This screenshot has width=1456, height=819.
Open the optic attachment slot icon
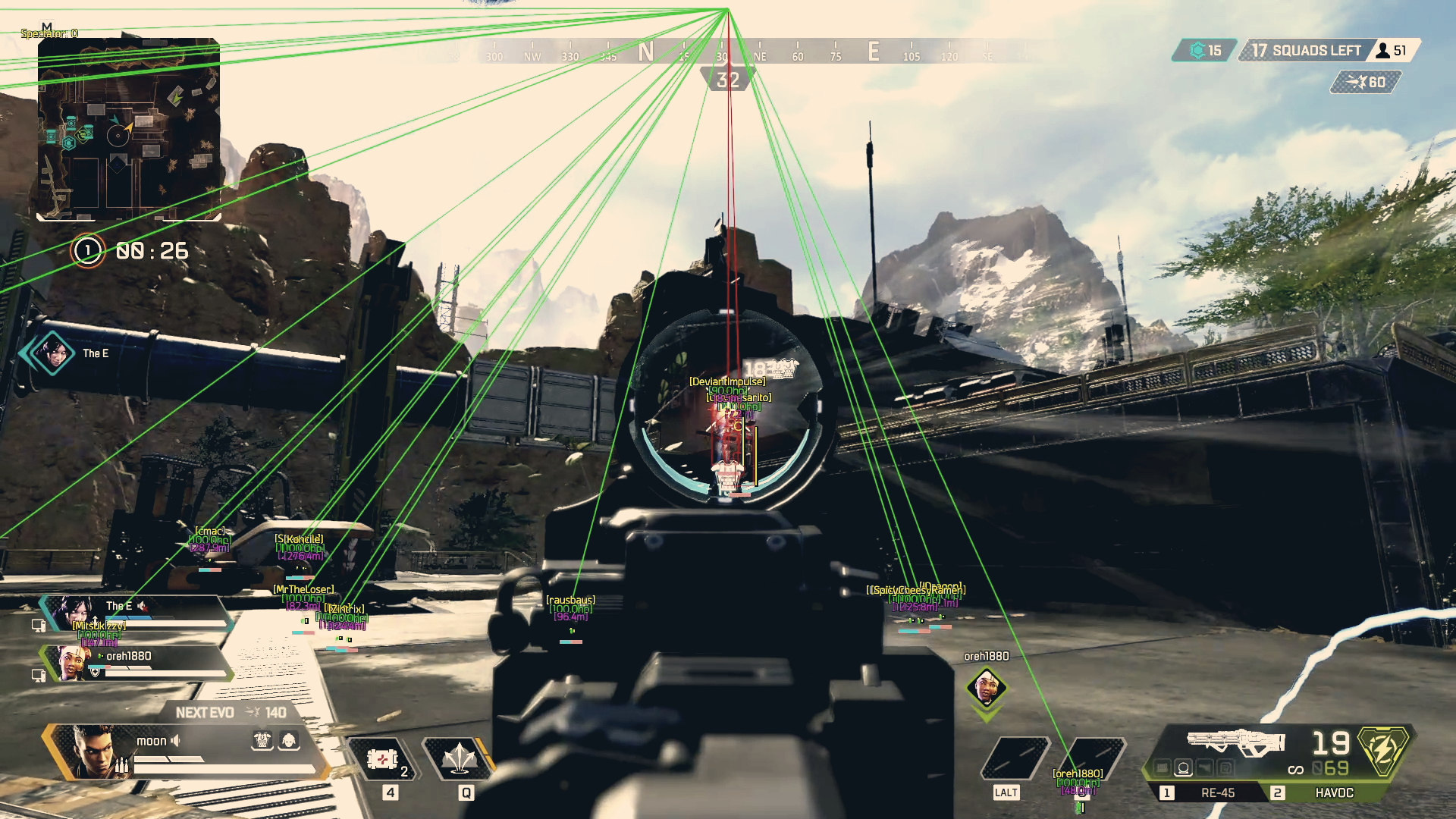(1182, 768)
